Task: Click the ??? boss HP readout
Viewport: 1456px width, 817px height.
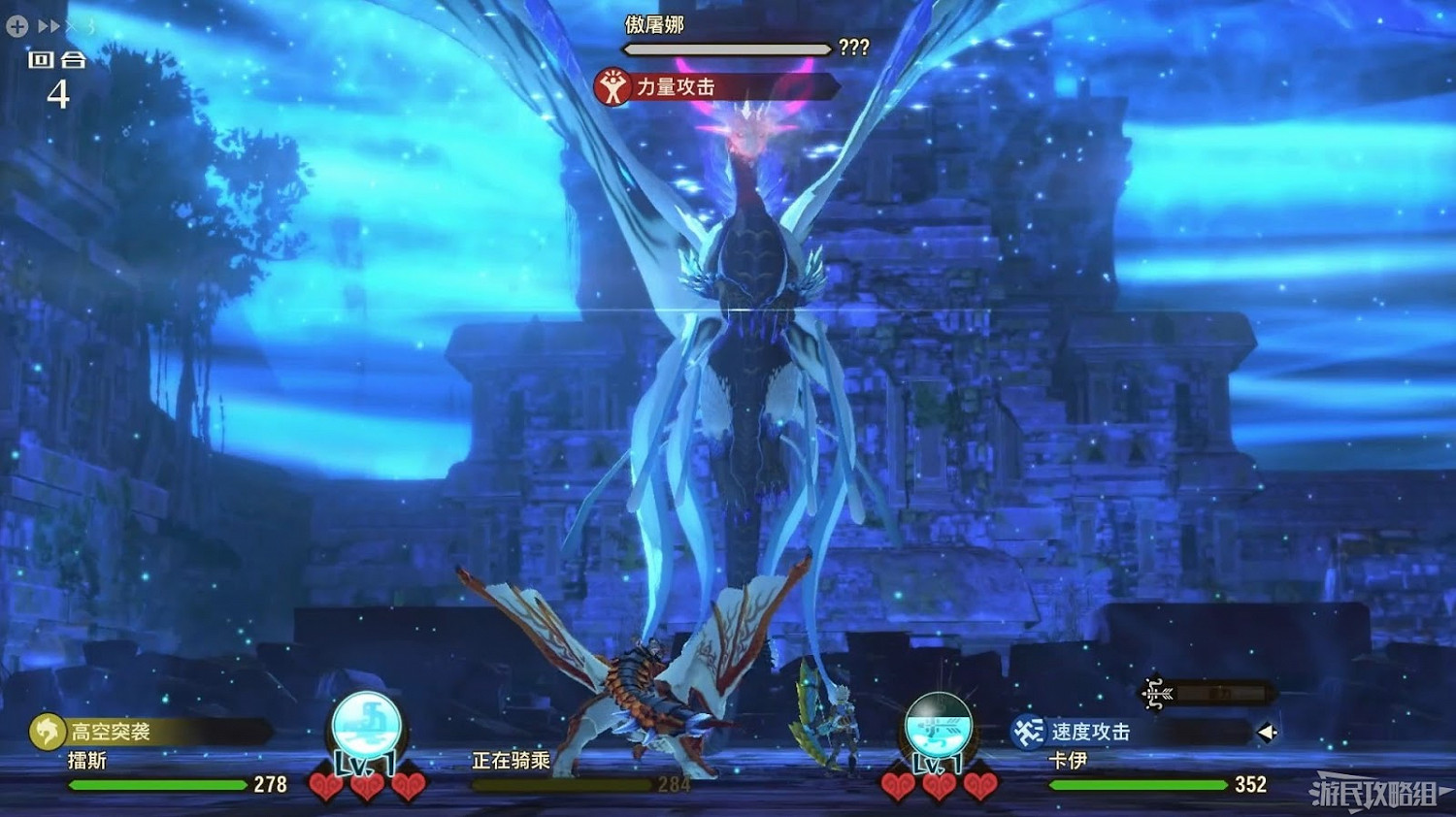Action: click(x=854, y=48)
